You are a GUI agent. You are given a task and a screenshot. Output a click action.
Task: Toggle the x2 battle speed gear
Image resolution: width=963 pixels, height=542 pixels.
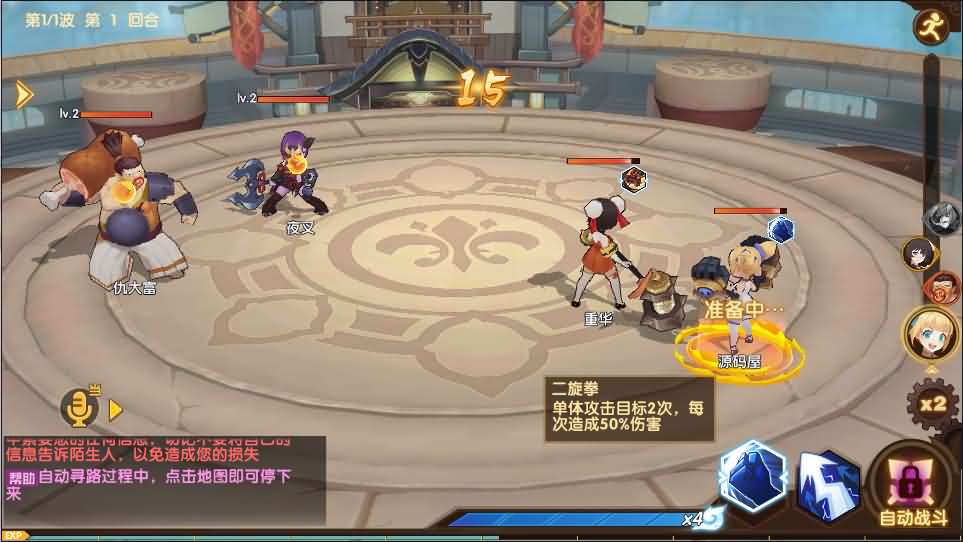point(932,405)
